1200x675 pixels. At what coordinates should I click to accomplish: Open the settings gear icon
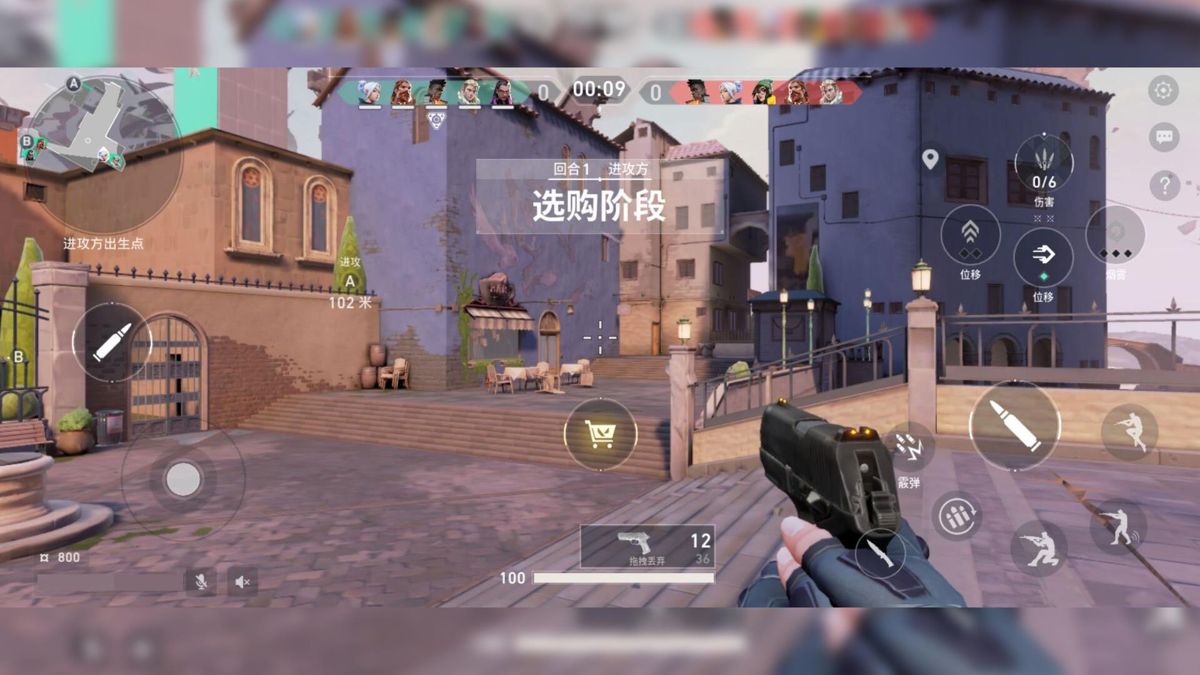[x=1163, y=90]
